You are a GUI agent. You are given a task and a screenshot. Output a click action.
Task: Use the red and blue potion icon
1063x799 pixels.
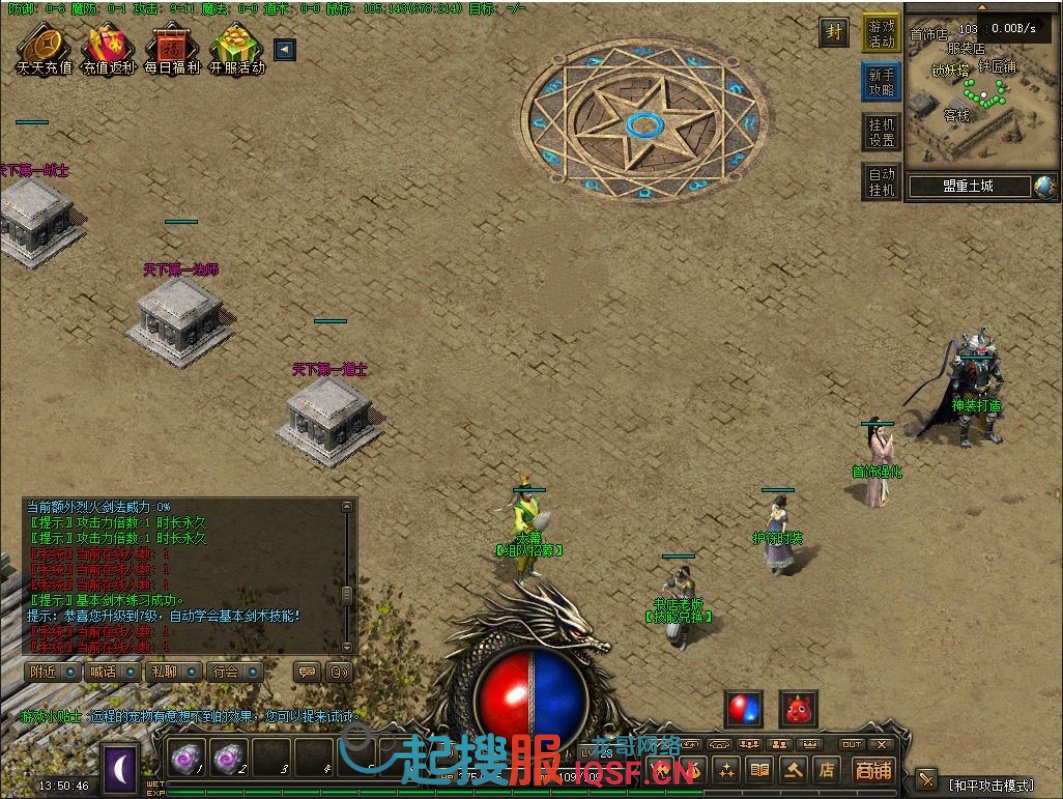[744, 708]
